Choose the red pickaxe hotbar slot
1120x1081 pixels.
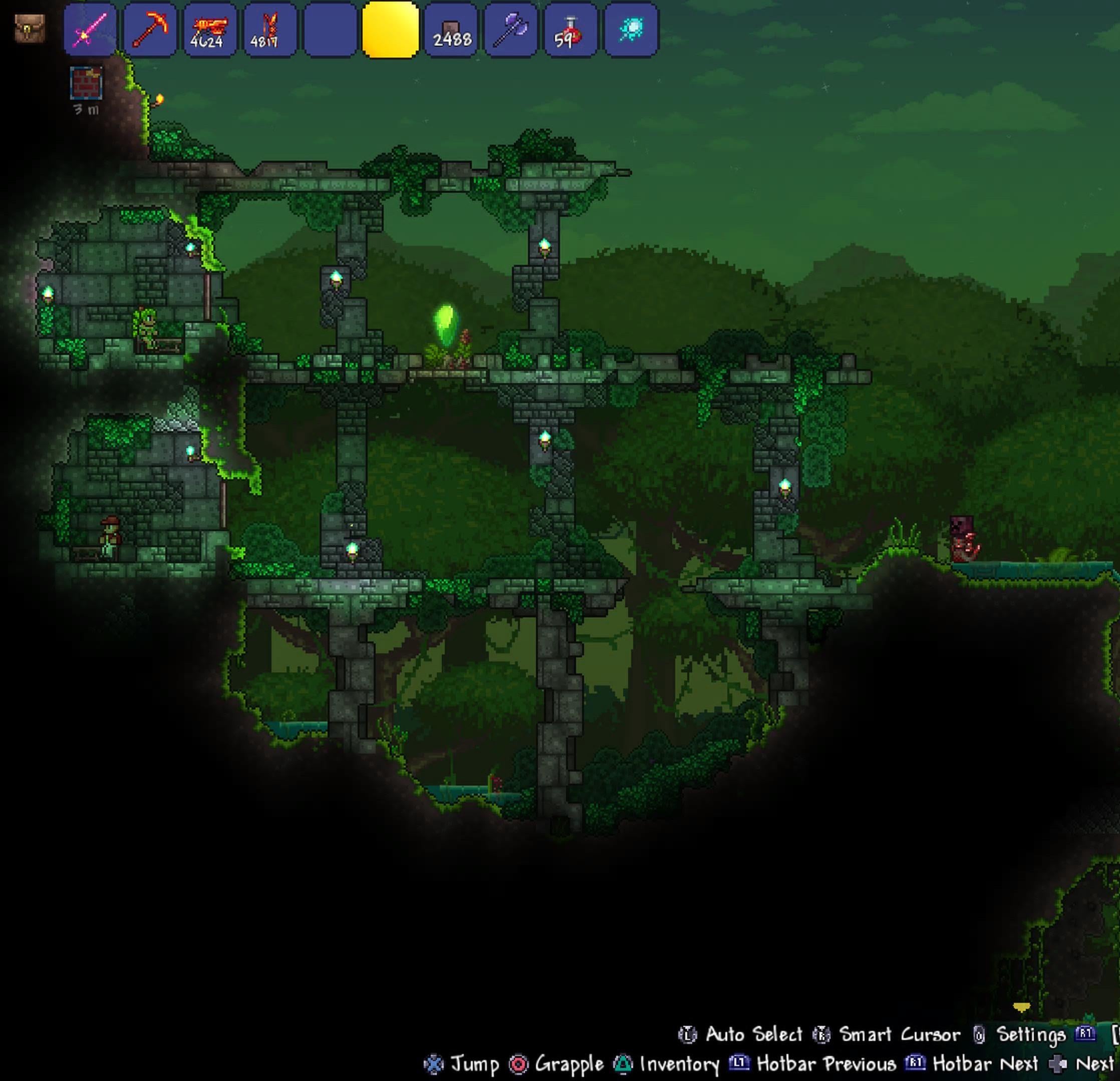tap(150, 30)
